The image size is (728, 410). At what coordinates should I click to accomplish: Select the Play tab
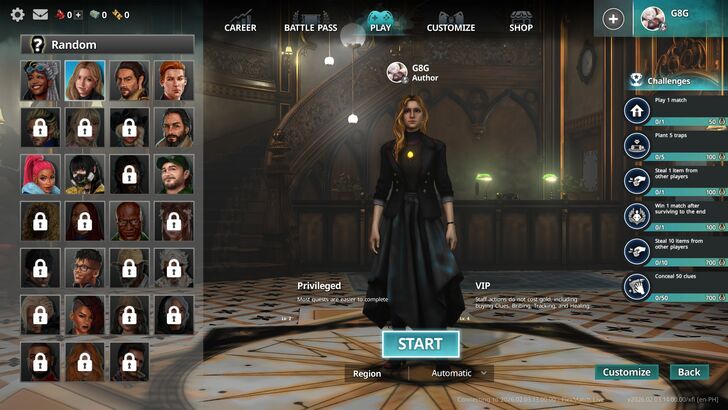click(x=381, y=21)
